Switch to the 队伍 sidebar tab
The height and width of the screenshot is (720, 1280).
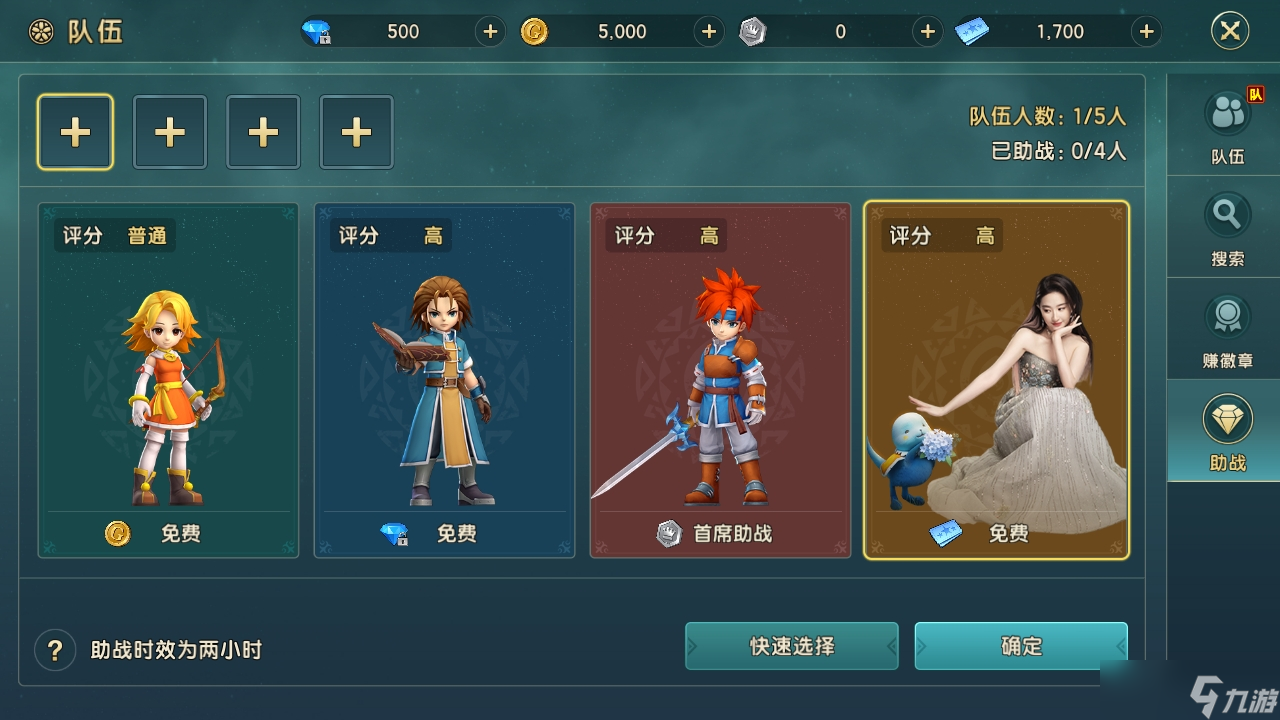pos(1225,124)
